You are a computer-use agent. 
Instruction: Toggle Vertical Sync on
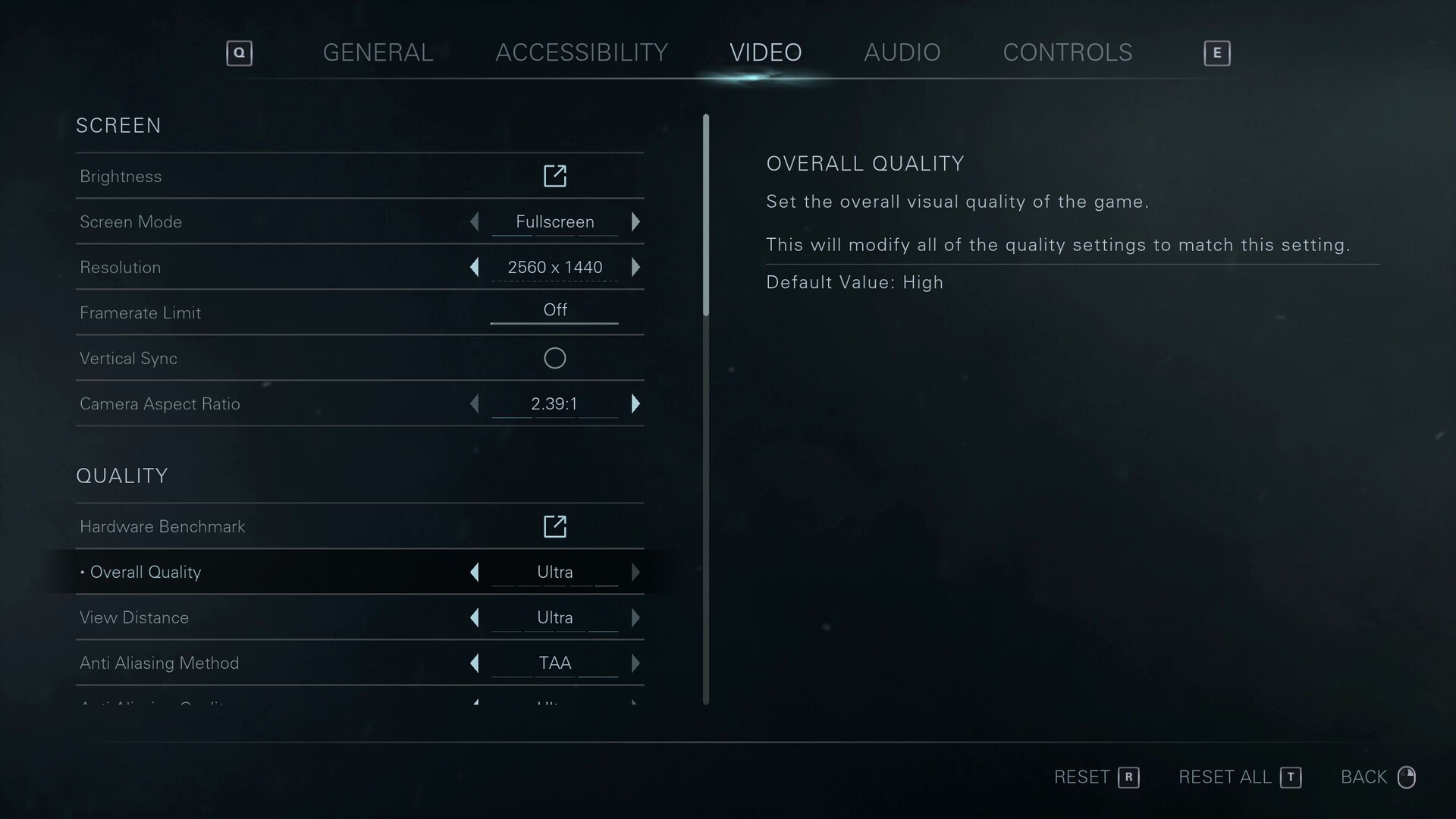pos(554,358)
